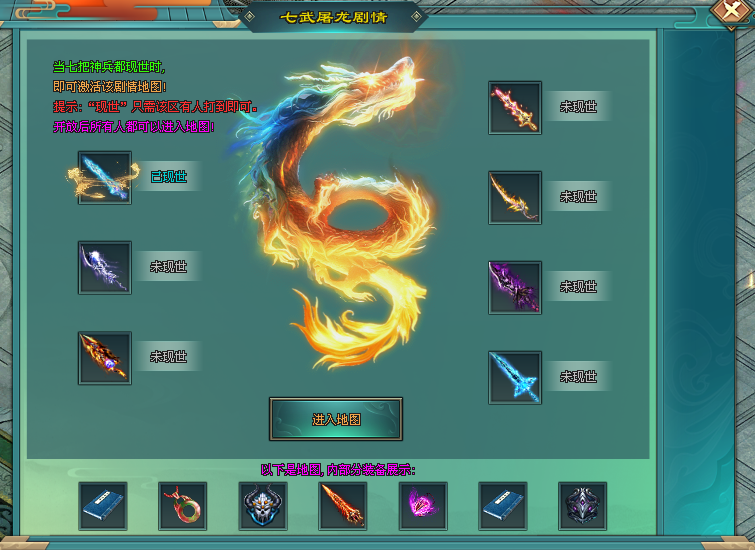
Task: Close the 七武屠龙剧情 window
Action: [731, 11]
